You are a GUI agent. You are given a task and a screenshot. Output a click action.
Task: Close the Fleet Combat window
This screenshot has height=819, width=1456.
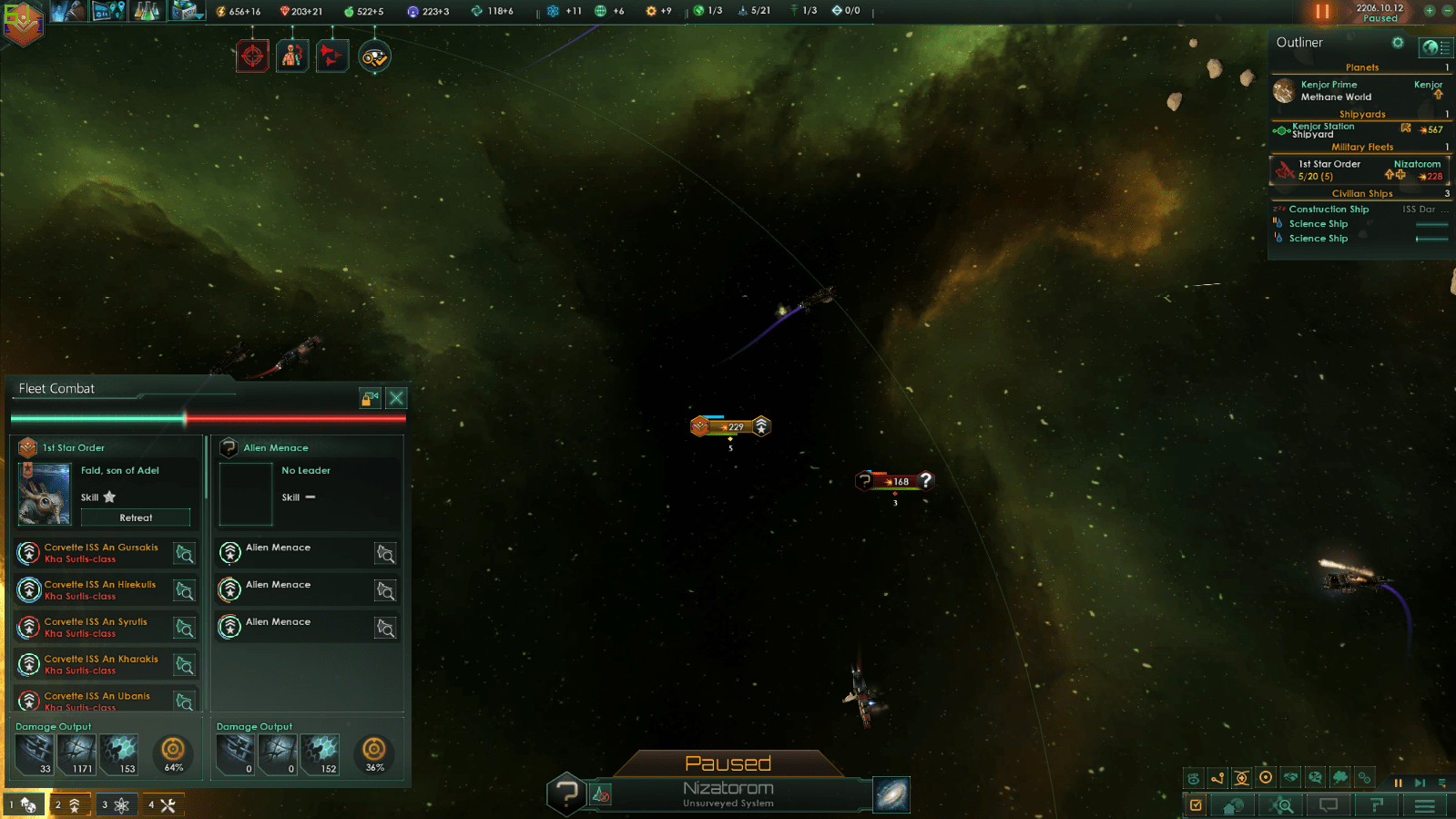pyautogui.click(x=396, y=398)
